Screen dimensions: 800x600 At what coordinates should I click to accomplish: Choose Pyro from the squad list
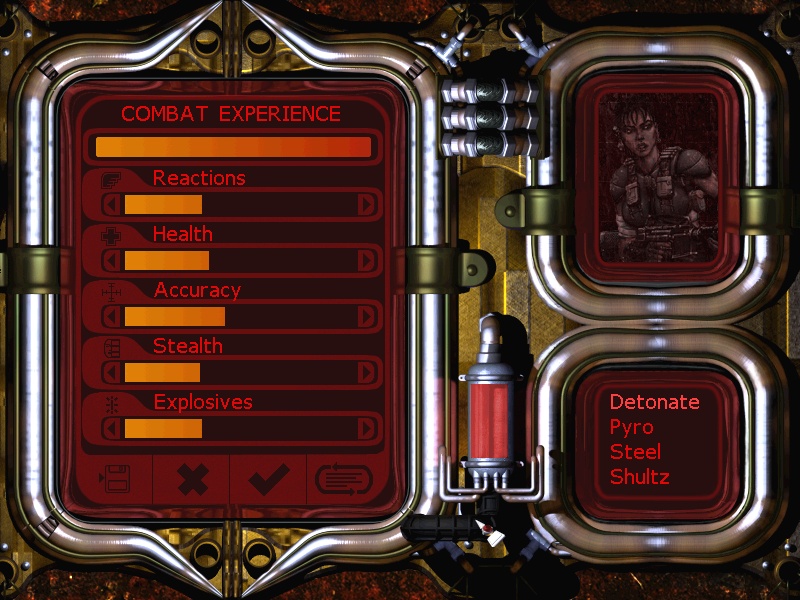point(631,427)
